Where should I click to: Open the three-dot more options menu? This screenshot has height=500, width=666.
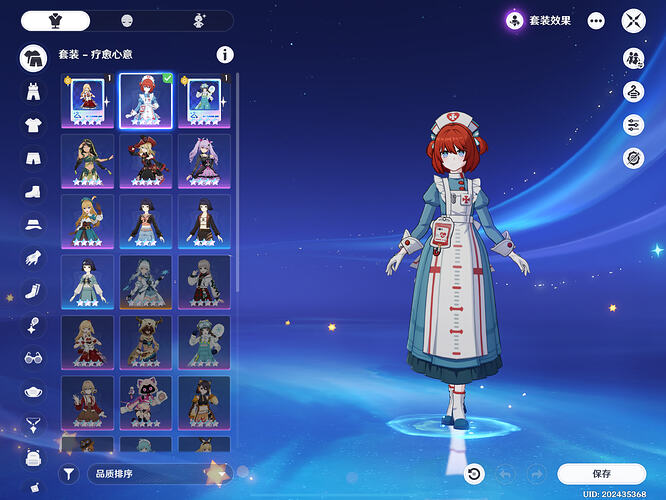[596, 20]
